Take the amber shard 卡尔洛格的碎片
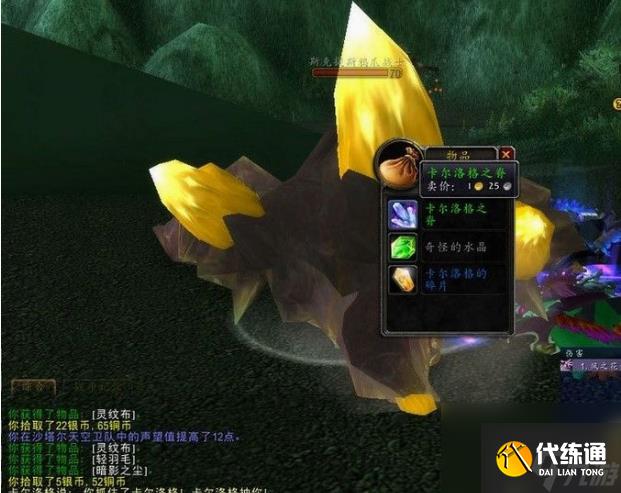This screenshot has width=621, height=493. [403, 279]
